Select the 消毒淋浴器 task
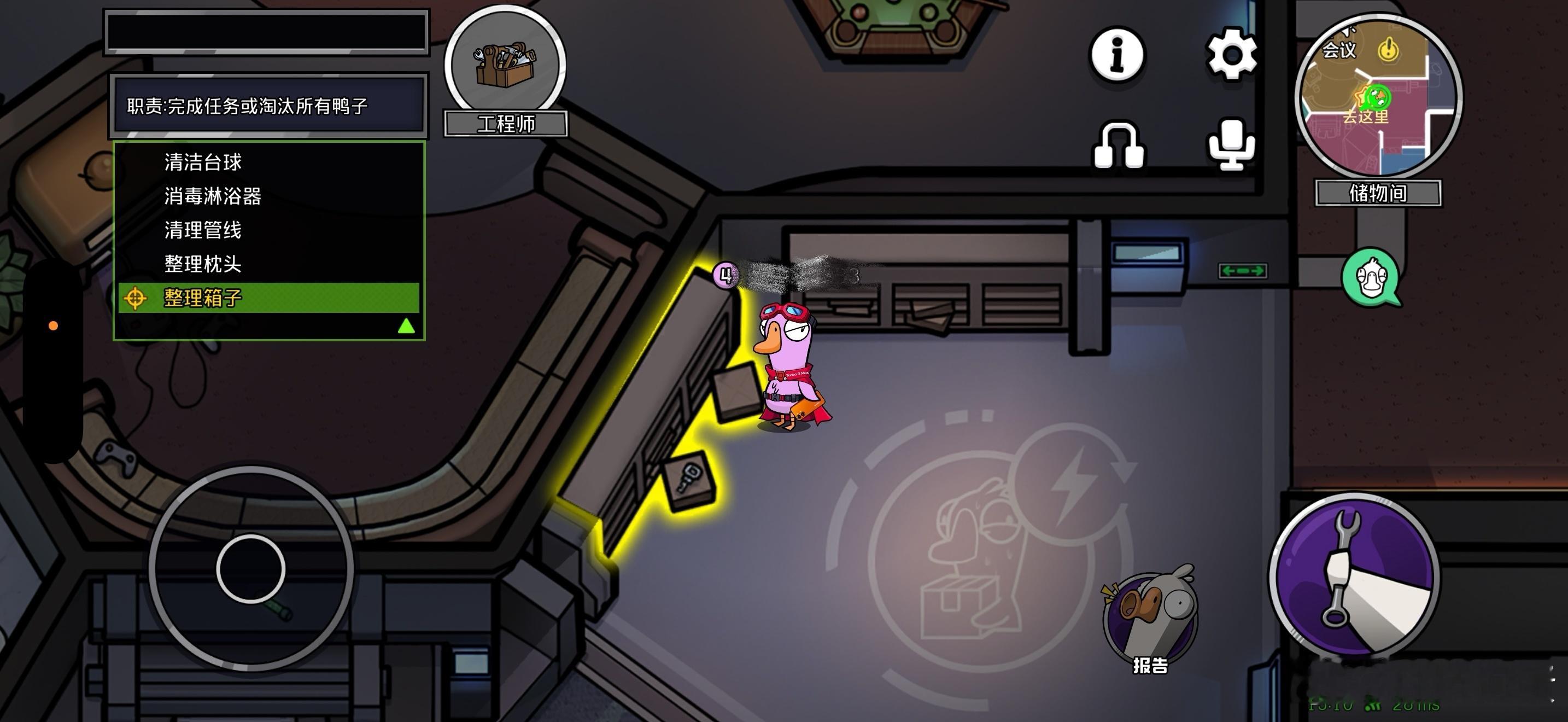The width and height of the screenshot is (1568, 722). click(x=213, y=196)
